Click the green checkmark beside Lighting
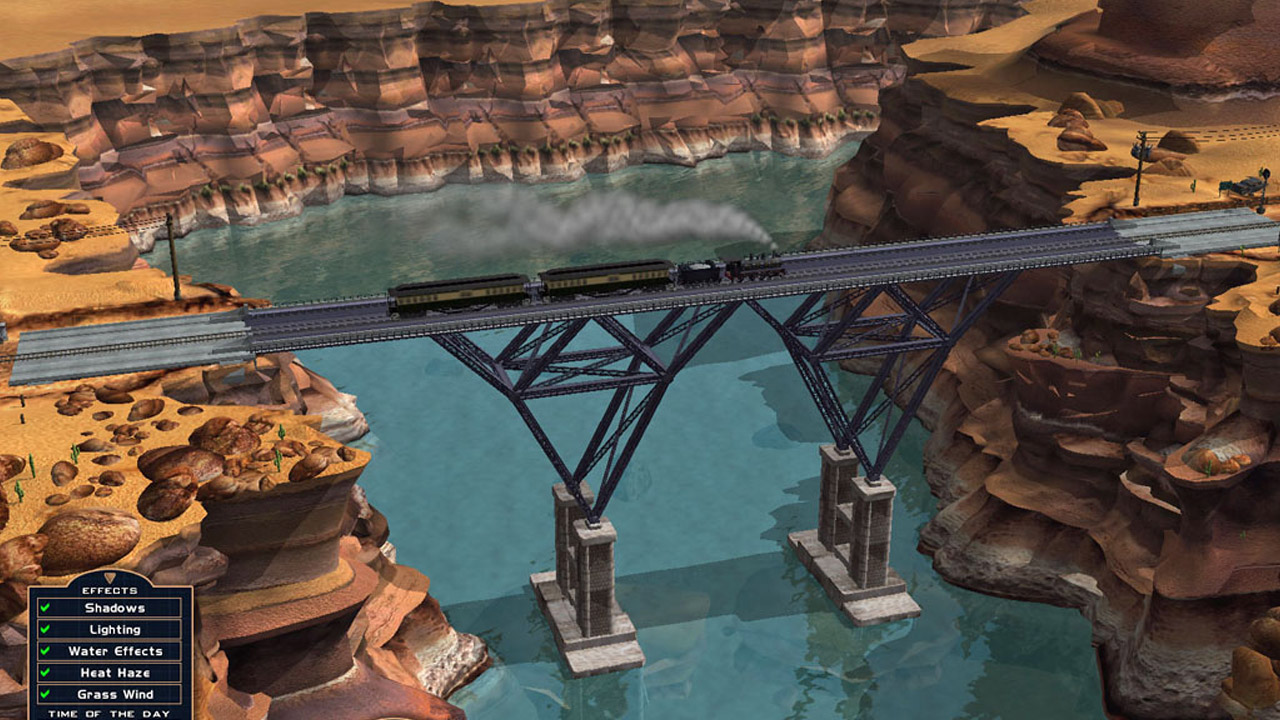The width and height of the screenshot is (1280, 720). click(46, 629)
